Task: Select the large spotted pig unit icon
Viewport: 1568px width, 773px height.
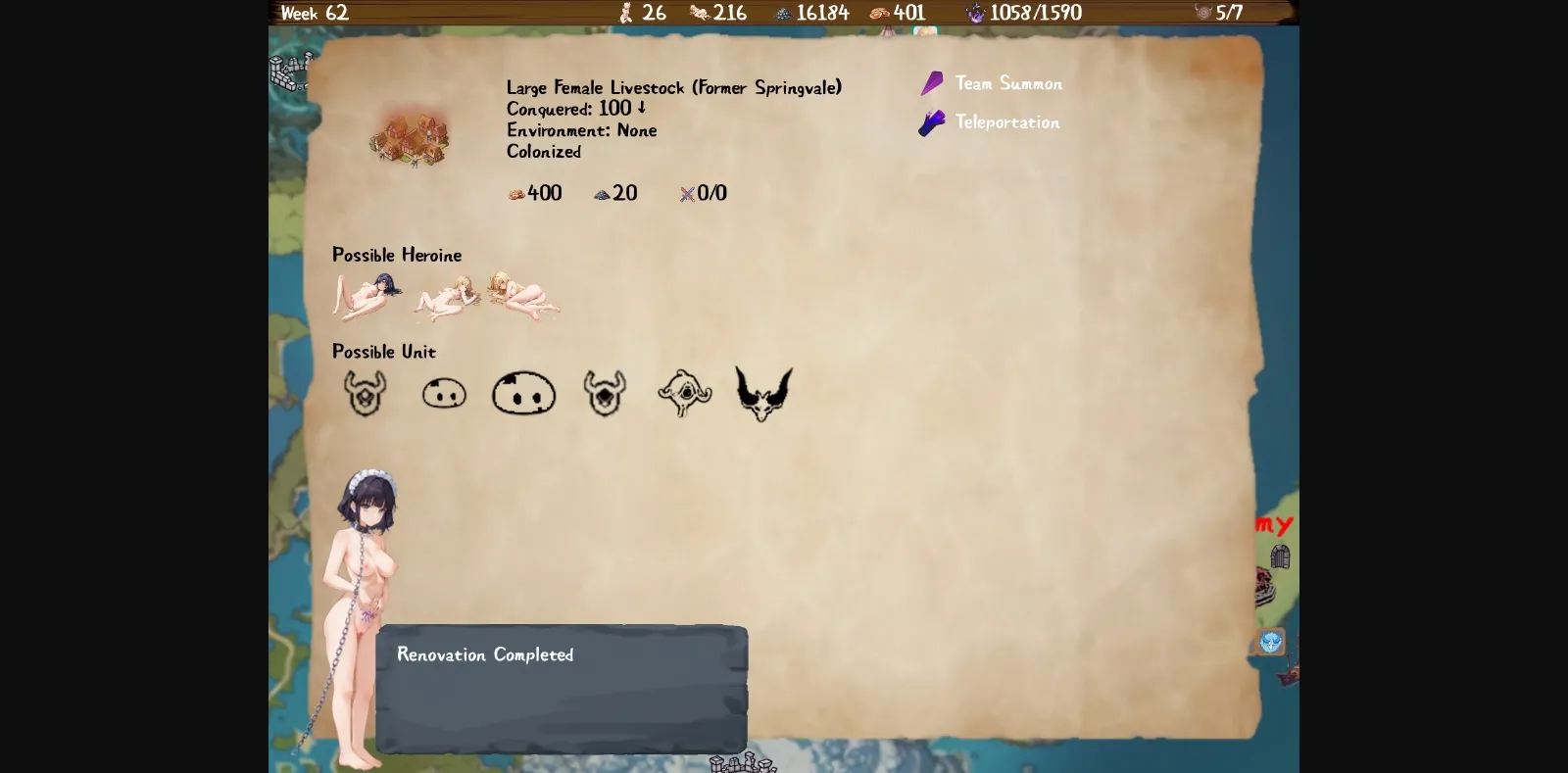Action: pos(523,393)
